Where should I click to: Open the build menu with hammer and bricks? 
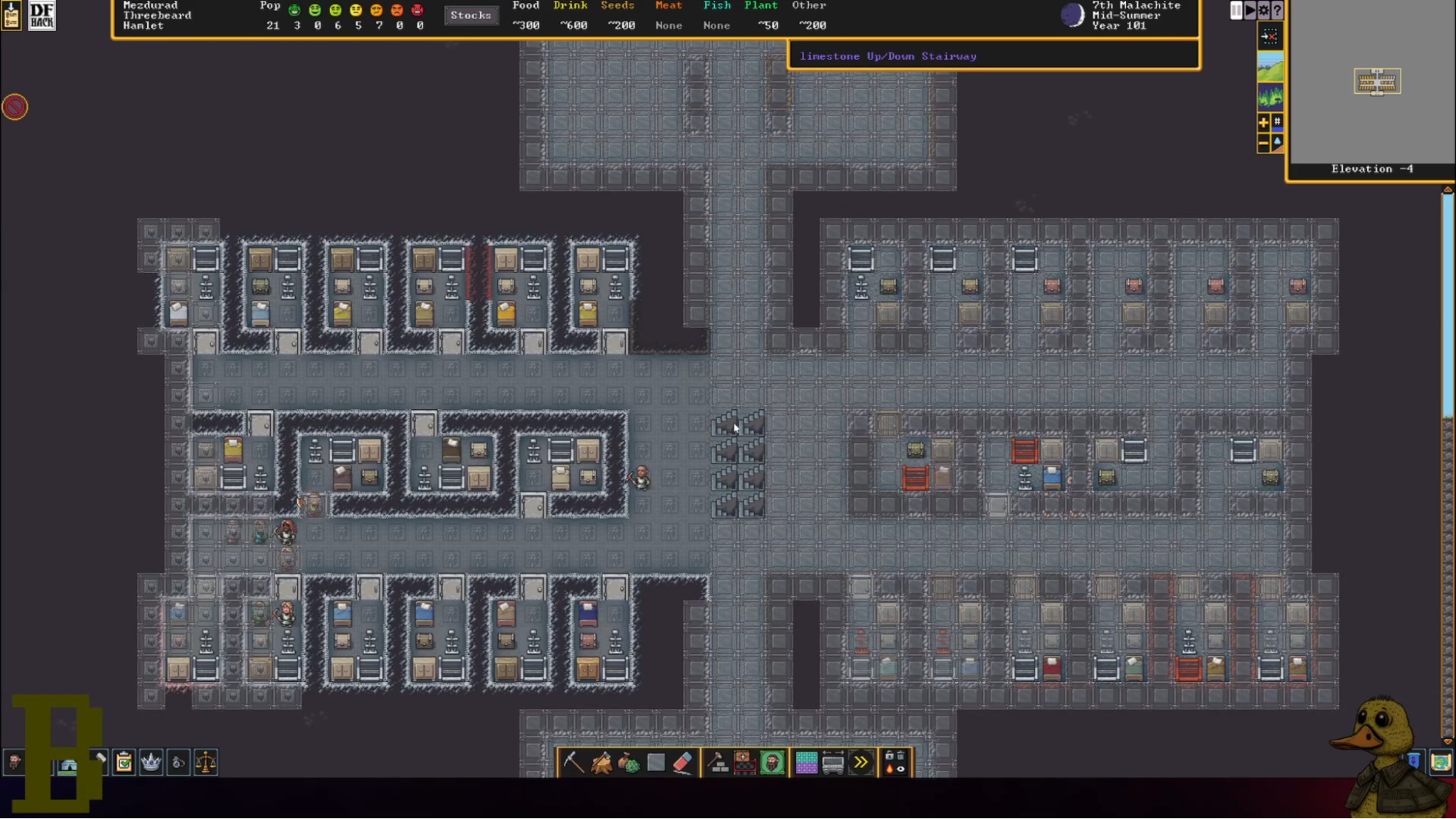[718, 762]
